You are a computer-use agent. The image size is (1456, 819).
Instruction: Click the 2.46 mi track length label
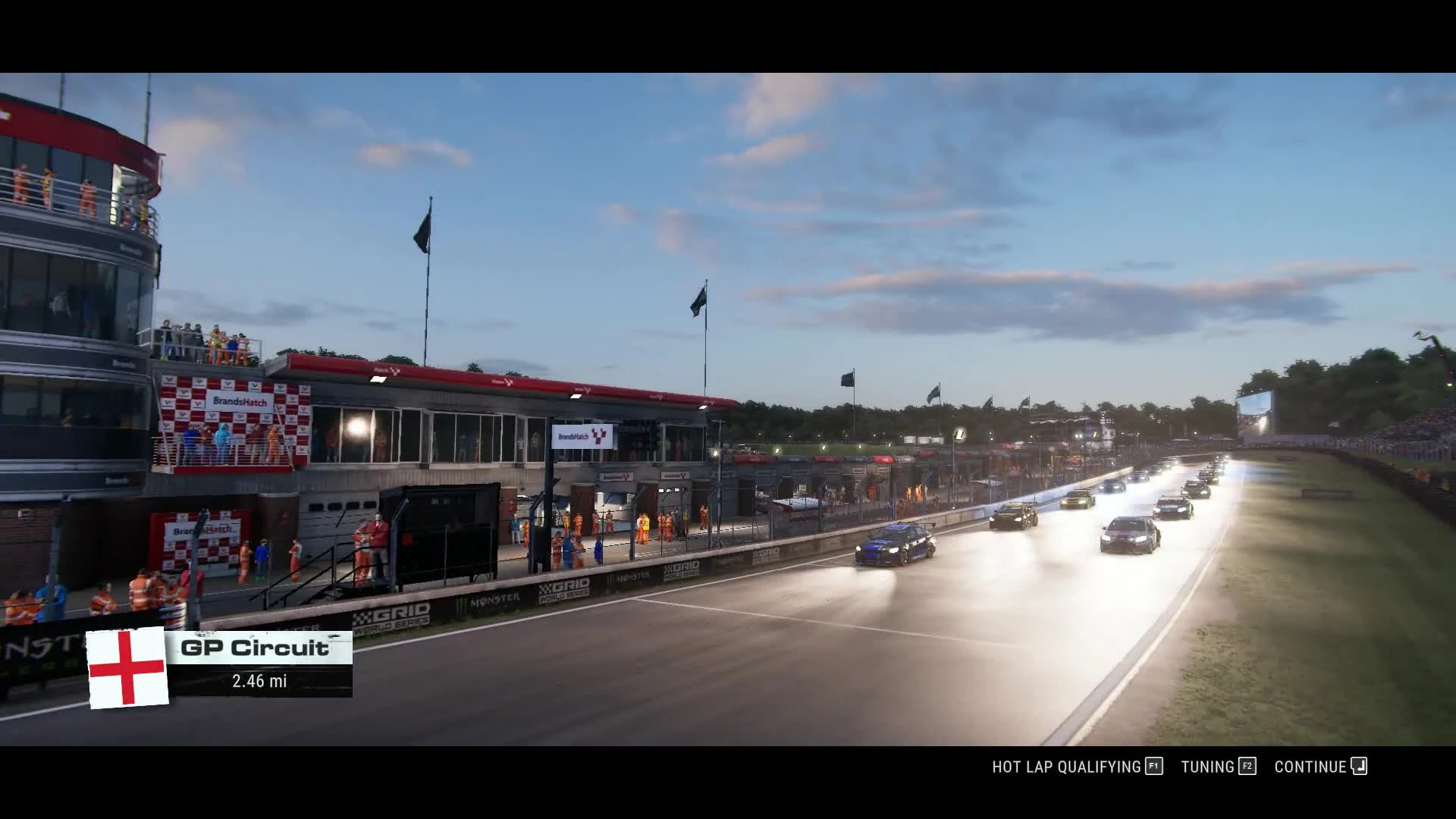[259, 682]
